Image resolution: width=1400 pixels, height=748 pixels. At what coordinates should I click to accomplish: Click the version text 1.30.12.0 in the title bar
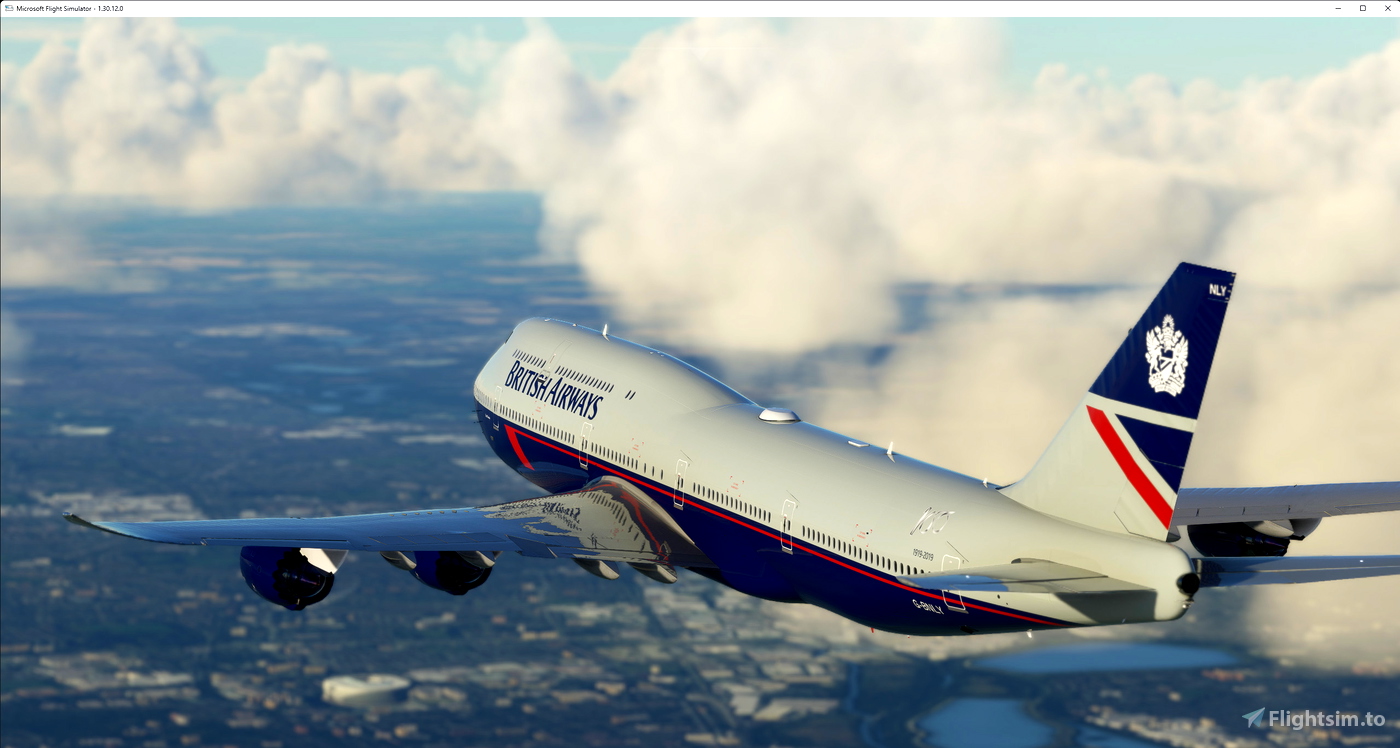112,8
